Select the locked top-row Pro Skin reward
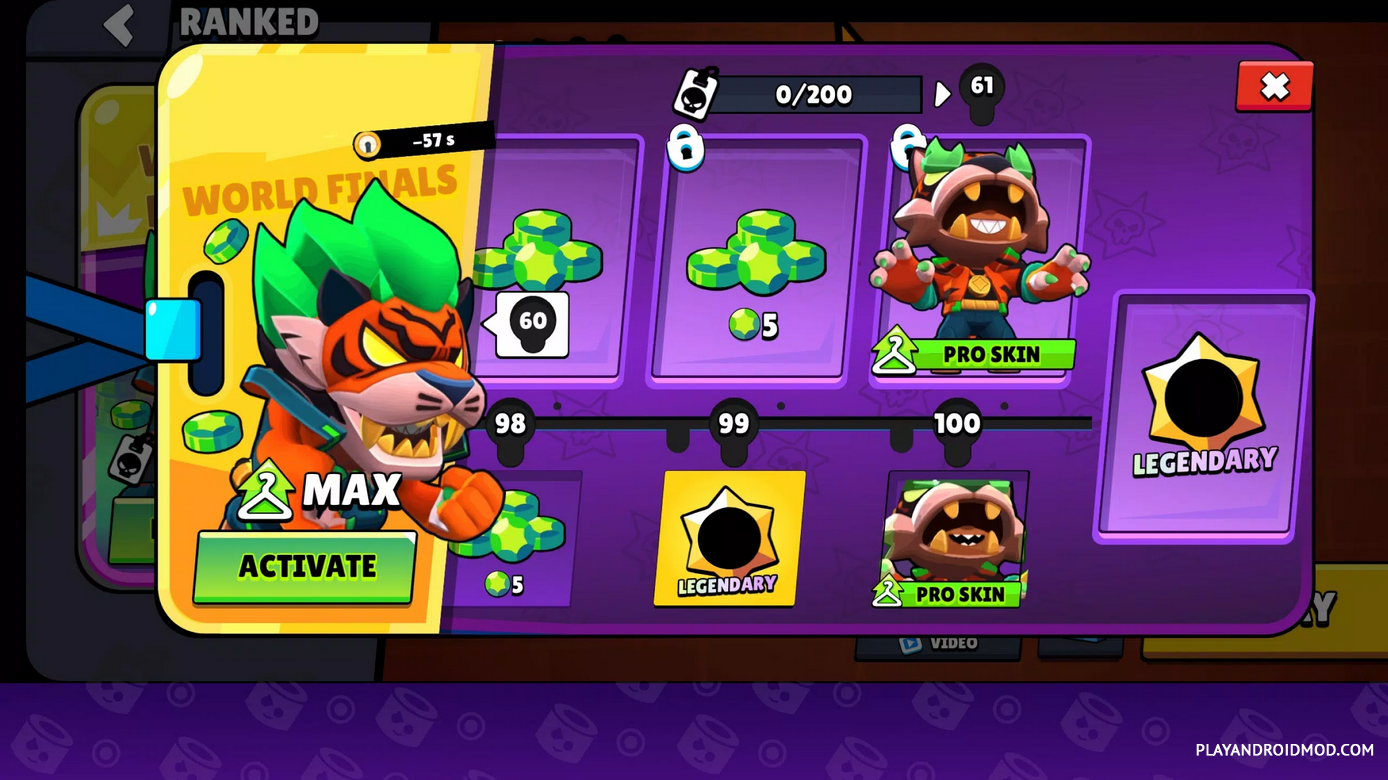 click(980, 262)
